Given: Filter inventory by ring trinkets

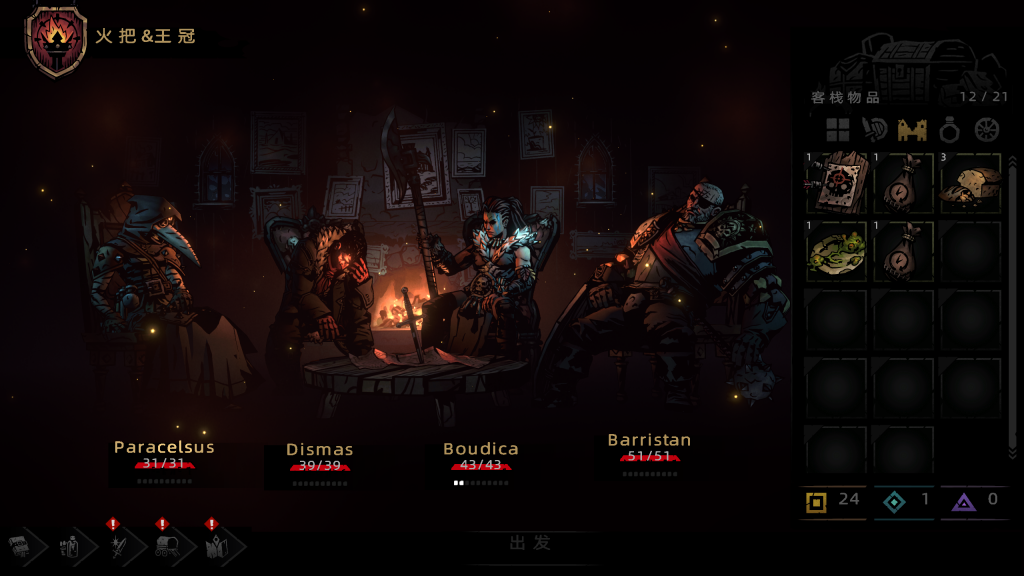Looking at the screenshot, I should 950,130.
